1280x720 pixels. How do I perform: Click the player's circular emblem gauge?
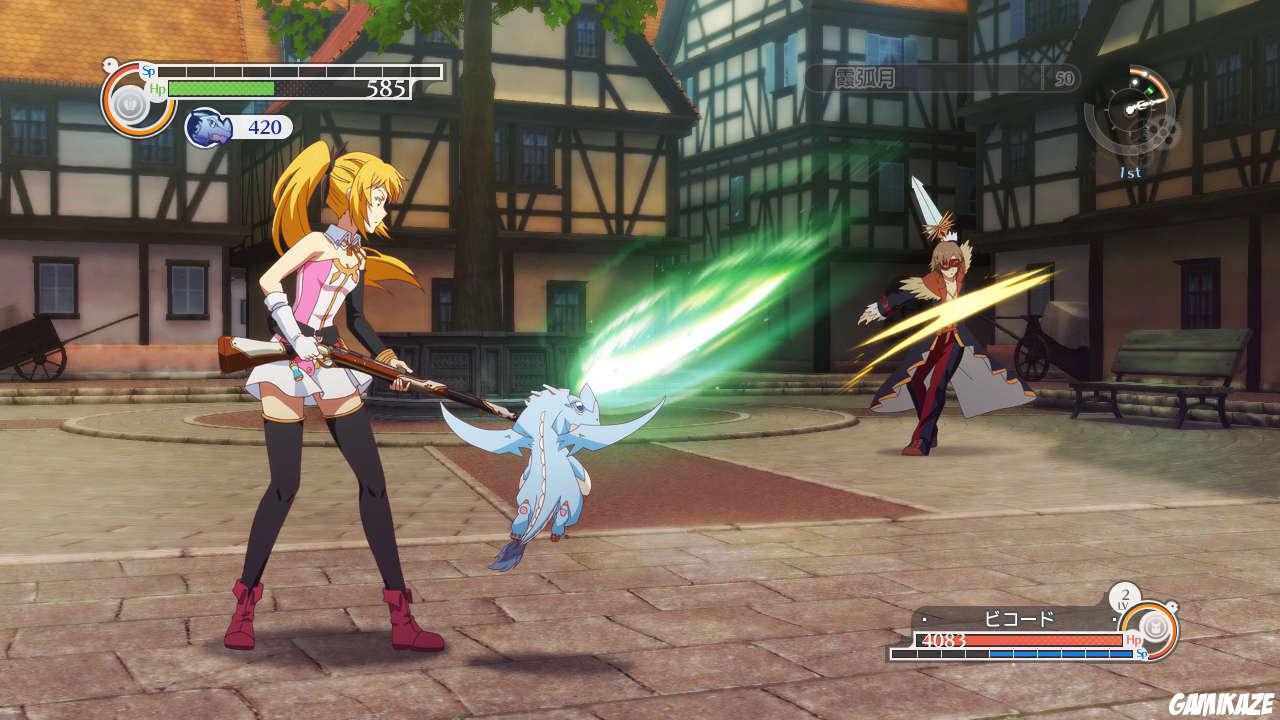(137, 100)
